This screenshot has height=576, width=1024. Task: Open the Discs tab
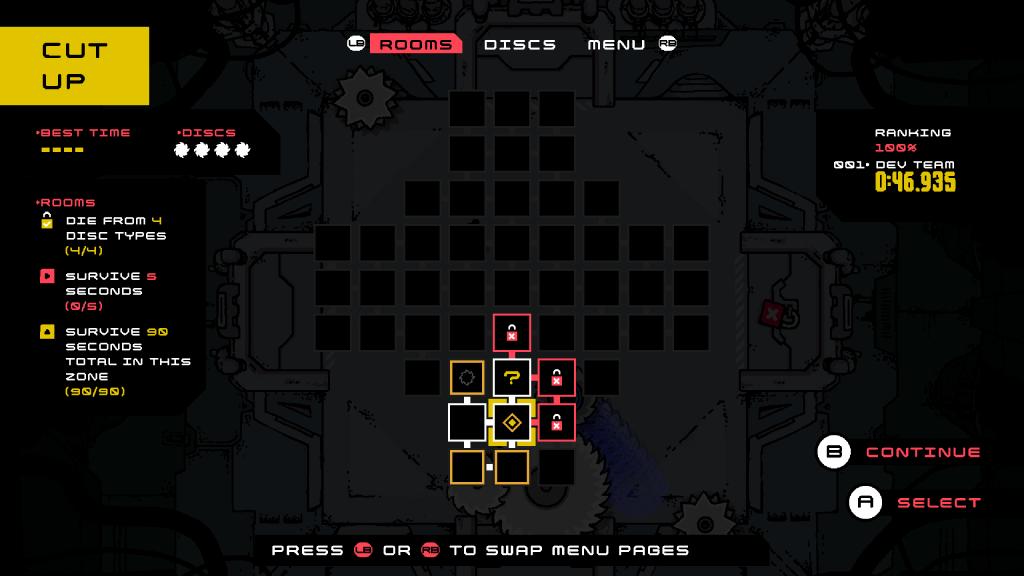coord(520,44)
